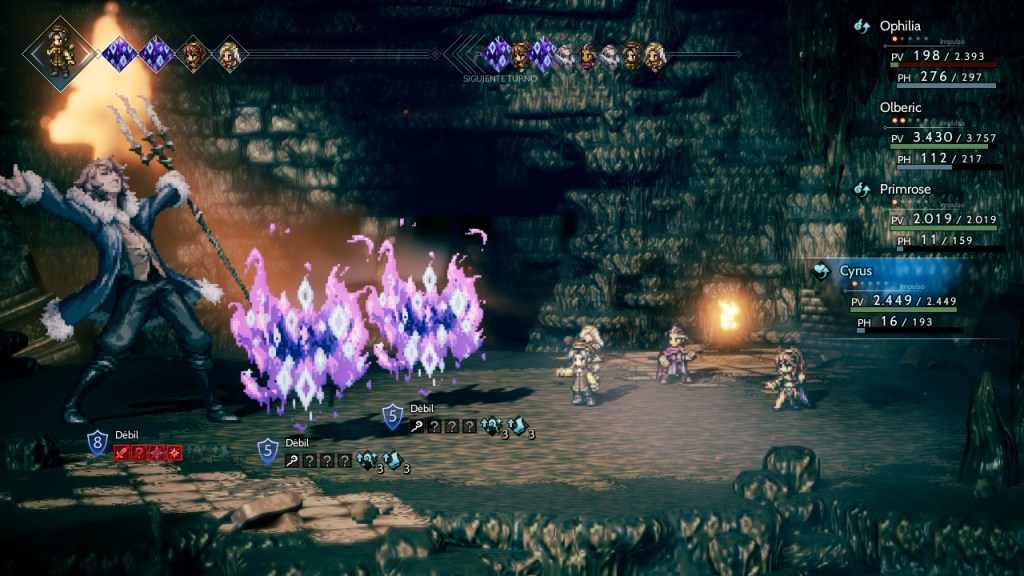
Task: Choose Olberic's party status panel
Action: click(901, 107)
